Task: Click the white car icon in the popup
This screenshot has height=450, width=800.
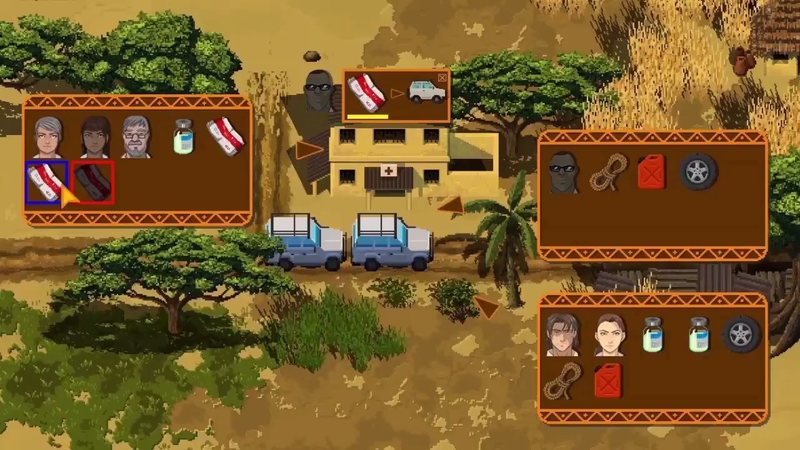Action: 427,92
